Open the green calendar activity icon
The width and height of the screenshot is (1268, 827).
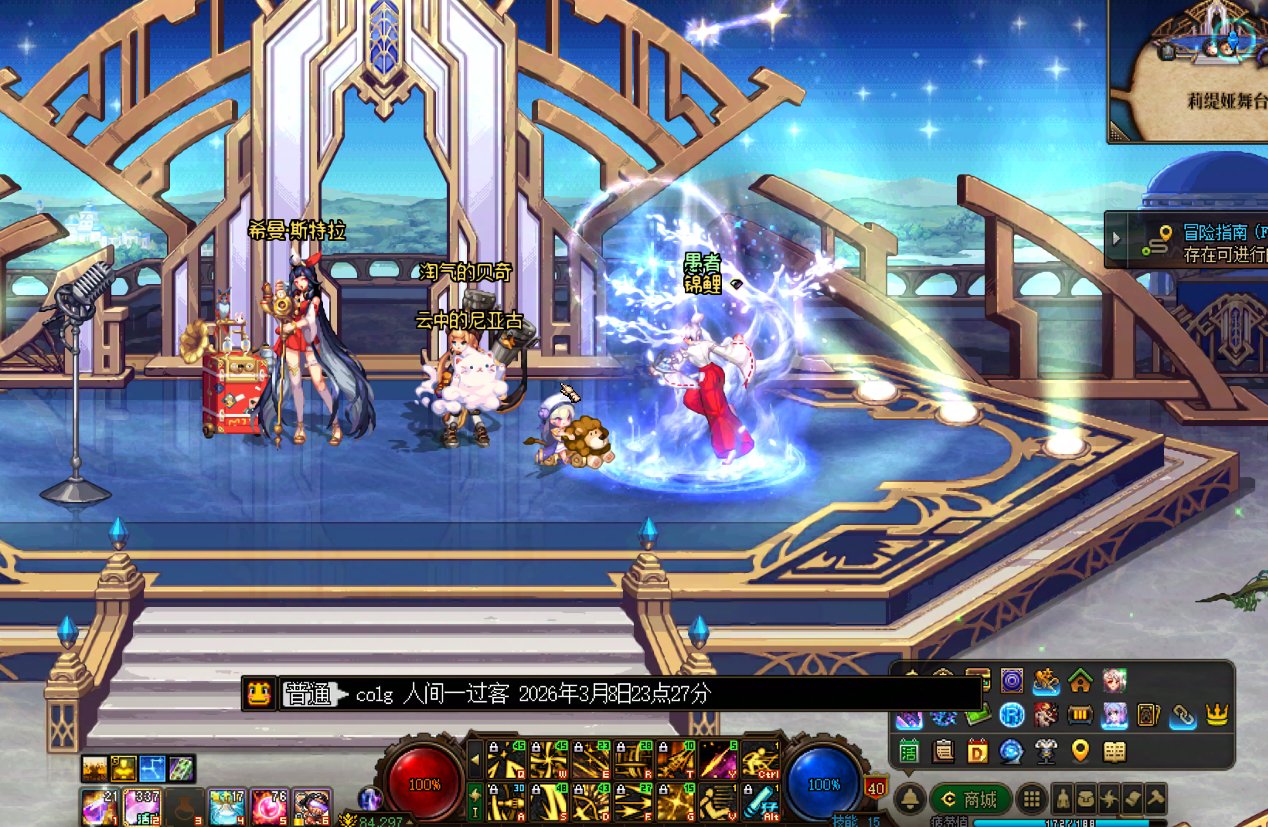(909, 750)
